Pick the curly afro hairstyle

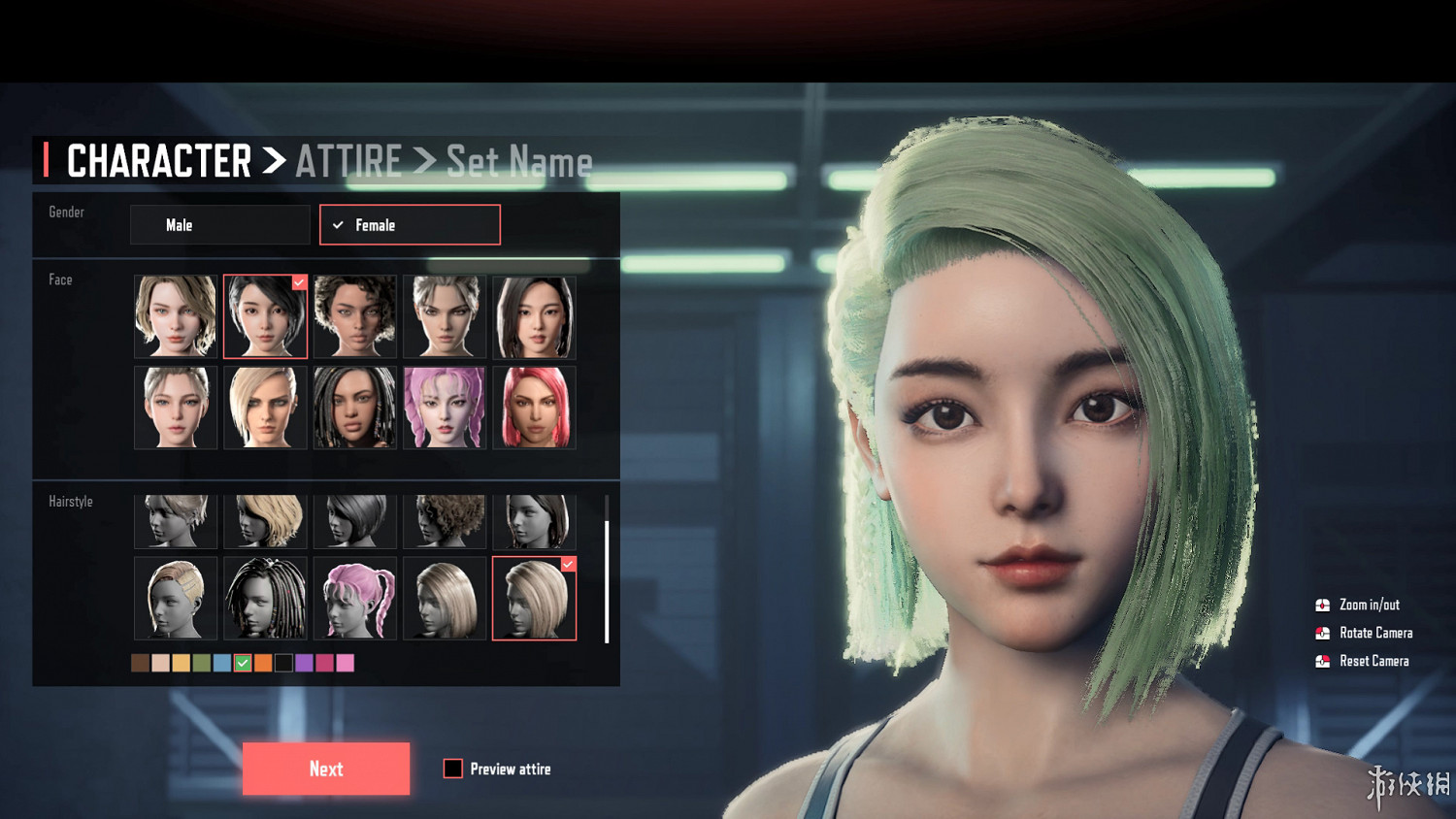click(x=445, y=521)
